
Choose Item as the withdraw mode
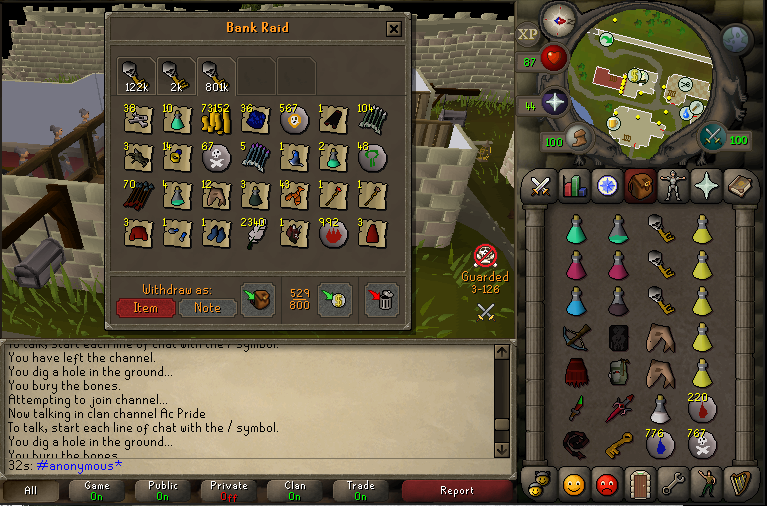click(146, 308)
